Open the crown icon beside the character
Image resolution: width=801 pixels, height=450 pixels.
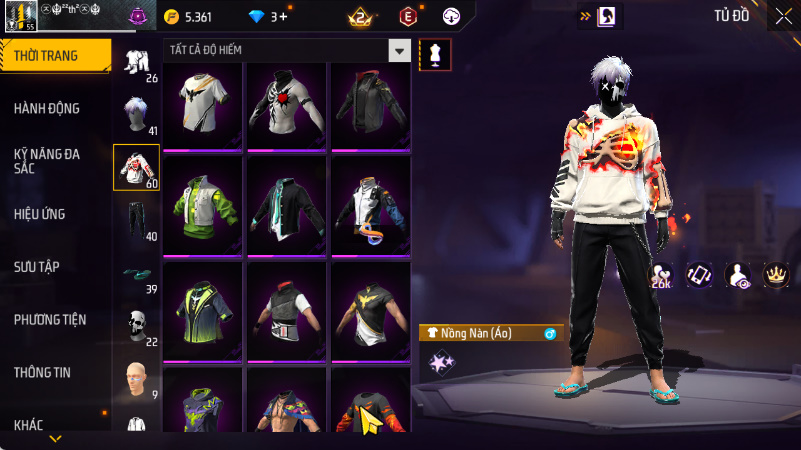point(775,274)
